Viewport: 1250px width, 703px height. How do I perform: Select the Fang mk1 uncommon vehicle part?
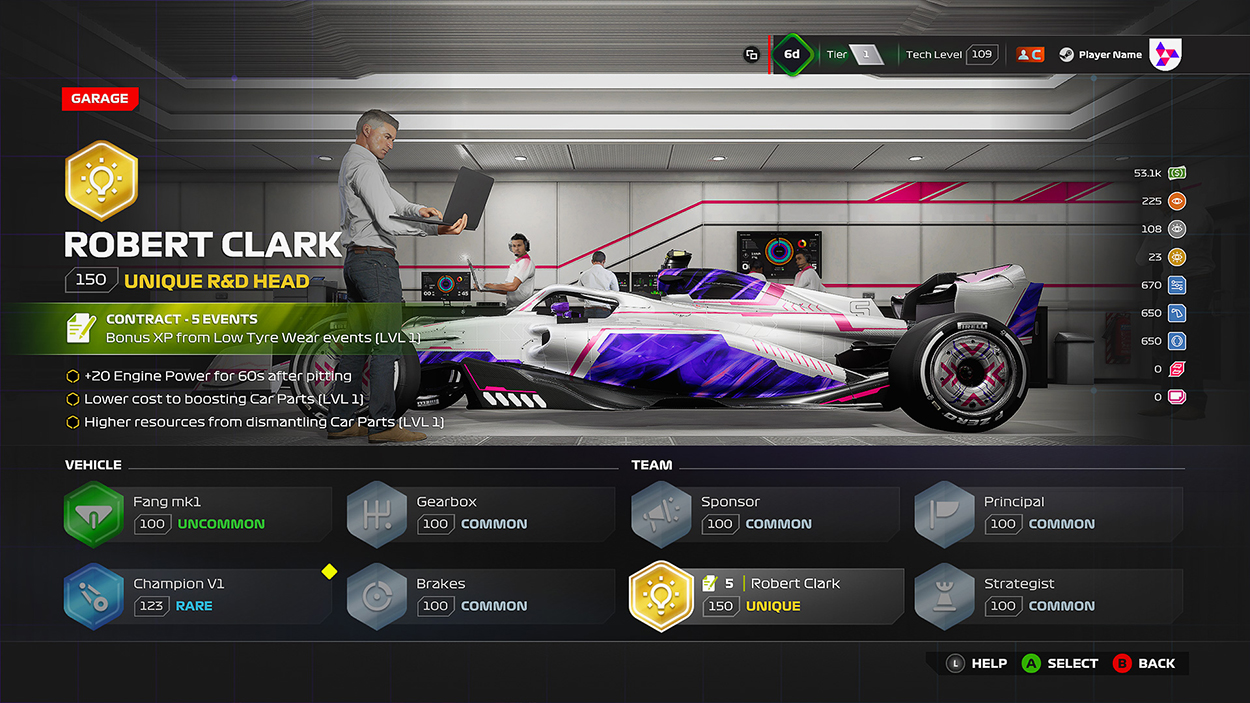197,514
